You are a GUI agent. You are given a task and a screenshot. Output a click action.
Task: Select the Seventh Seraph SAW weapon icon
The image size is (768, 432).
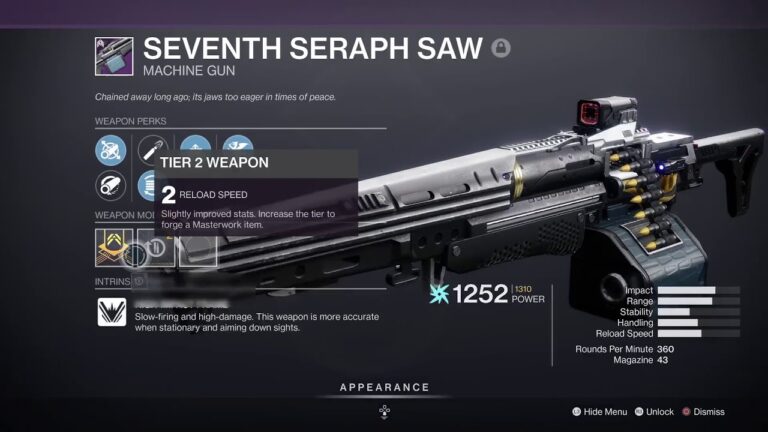(114, 57)
